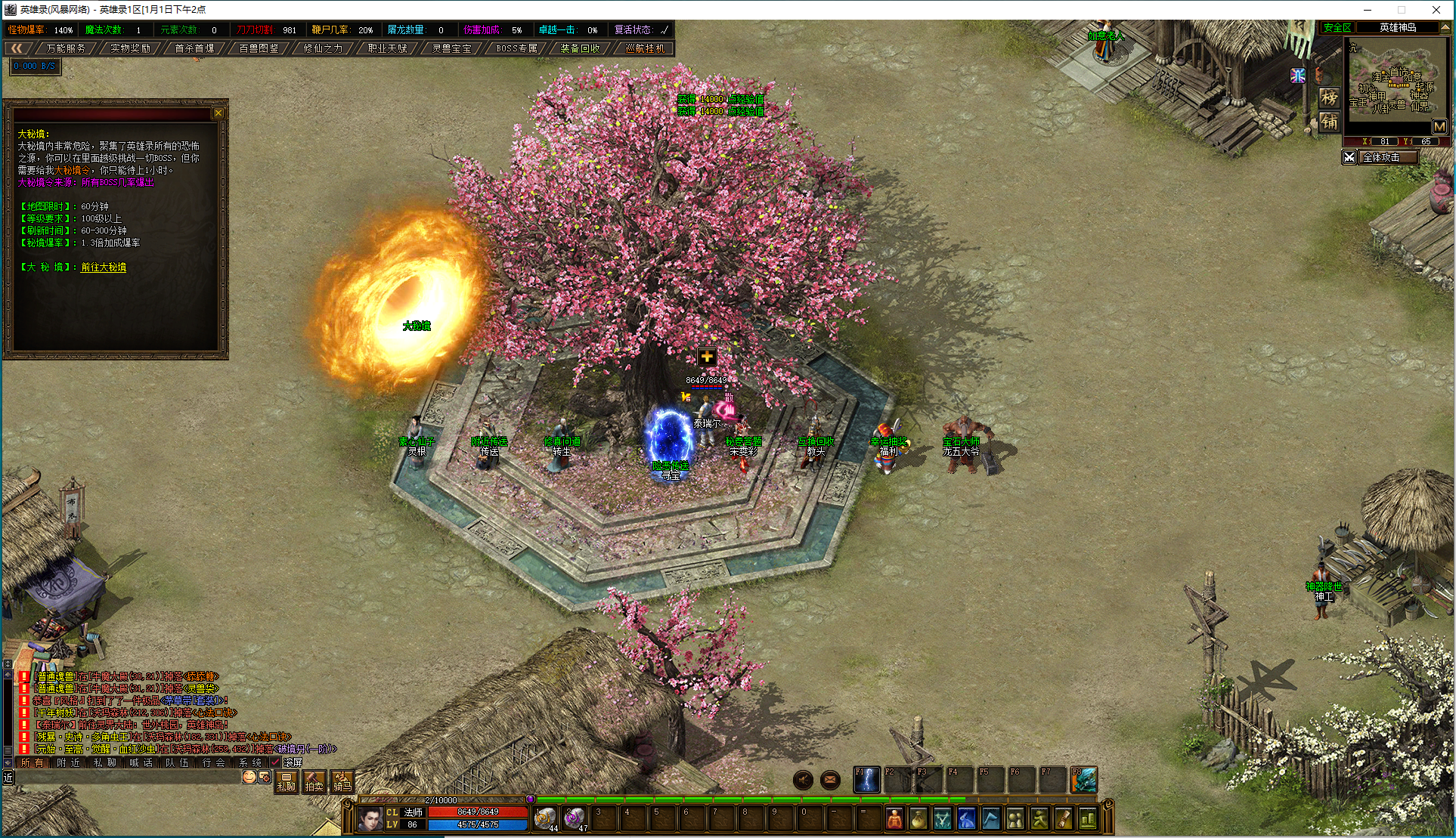The height and width of the screenshot is (838, 1456).
Task: Open the mail envelope icon
Action: tap(830, 780)
